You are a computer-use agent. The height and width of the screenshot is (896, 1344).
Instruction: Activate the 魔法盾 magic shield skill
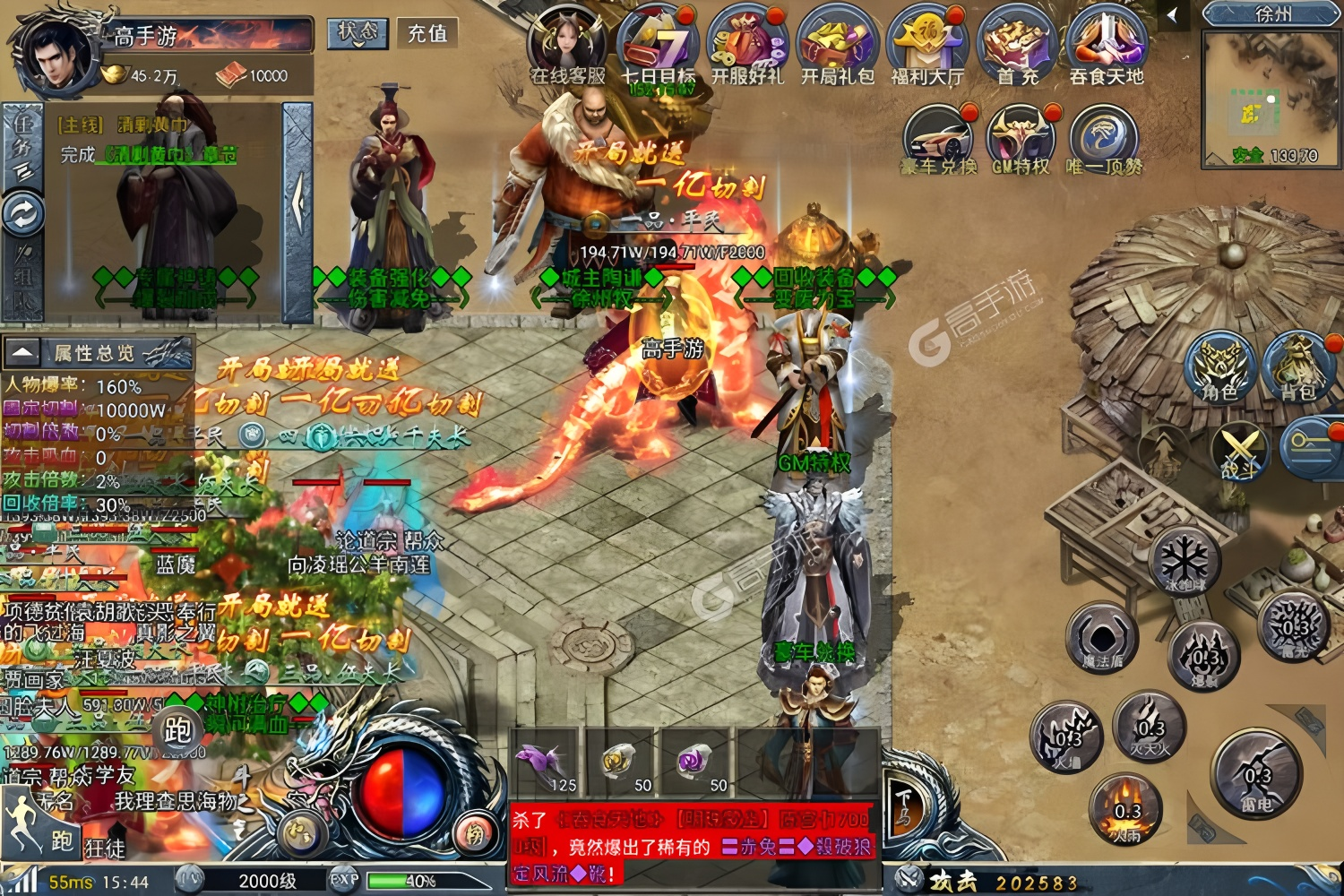(x=1101, y=638)
